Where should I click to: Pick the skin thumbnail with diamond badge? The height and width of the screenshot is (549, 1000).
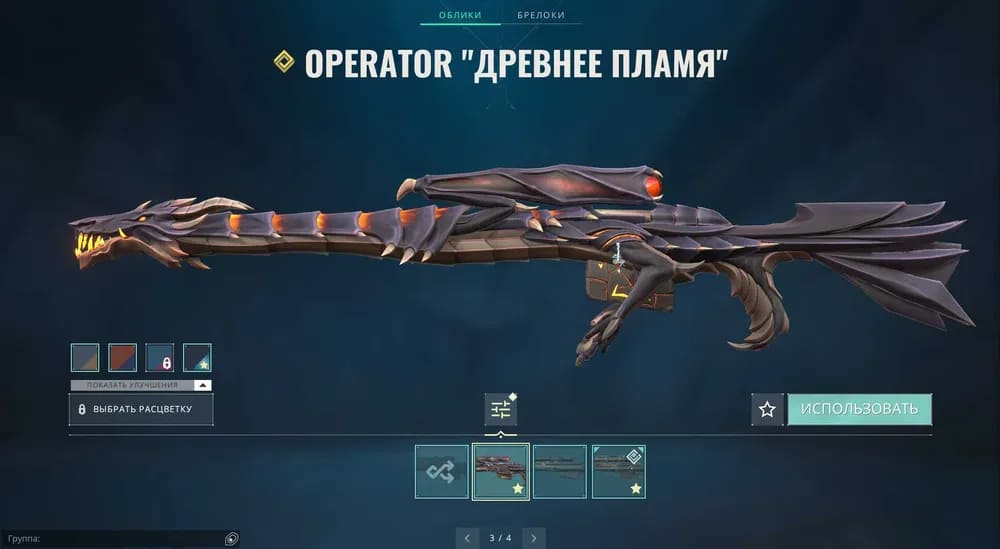tap(618, 471)
